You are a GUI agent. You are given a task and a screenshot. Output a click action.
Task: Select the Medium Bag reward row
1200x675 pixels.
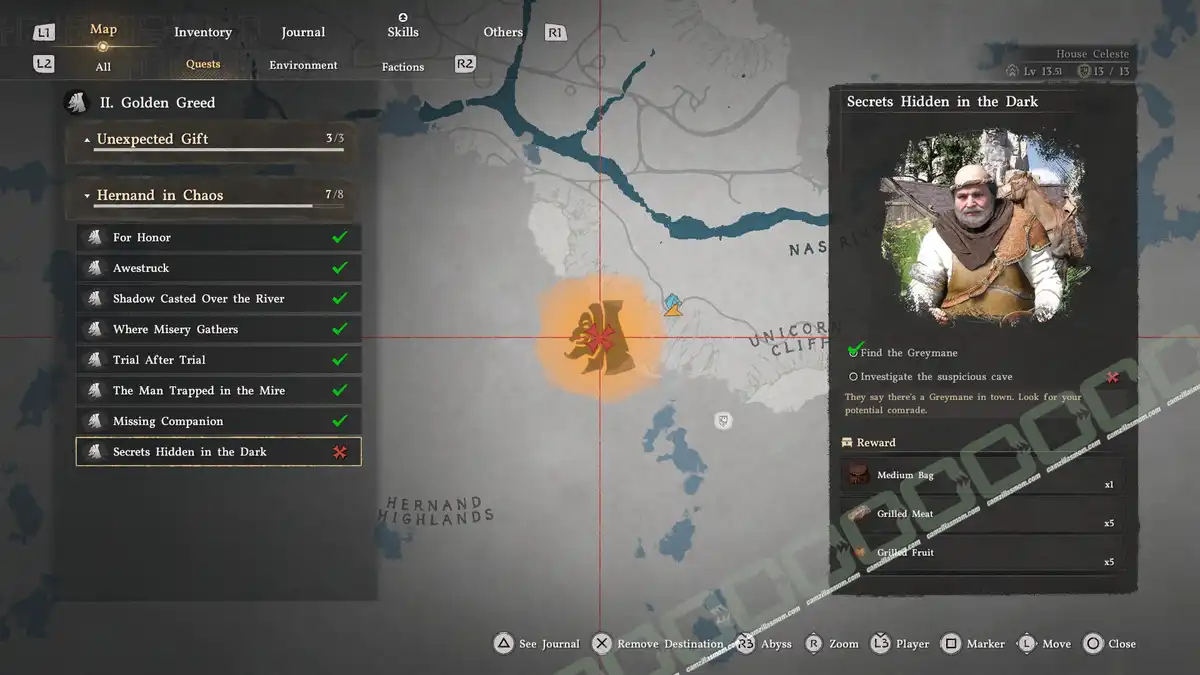pyautogui.click(x=983, y=476)
